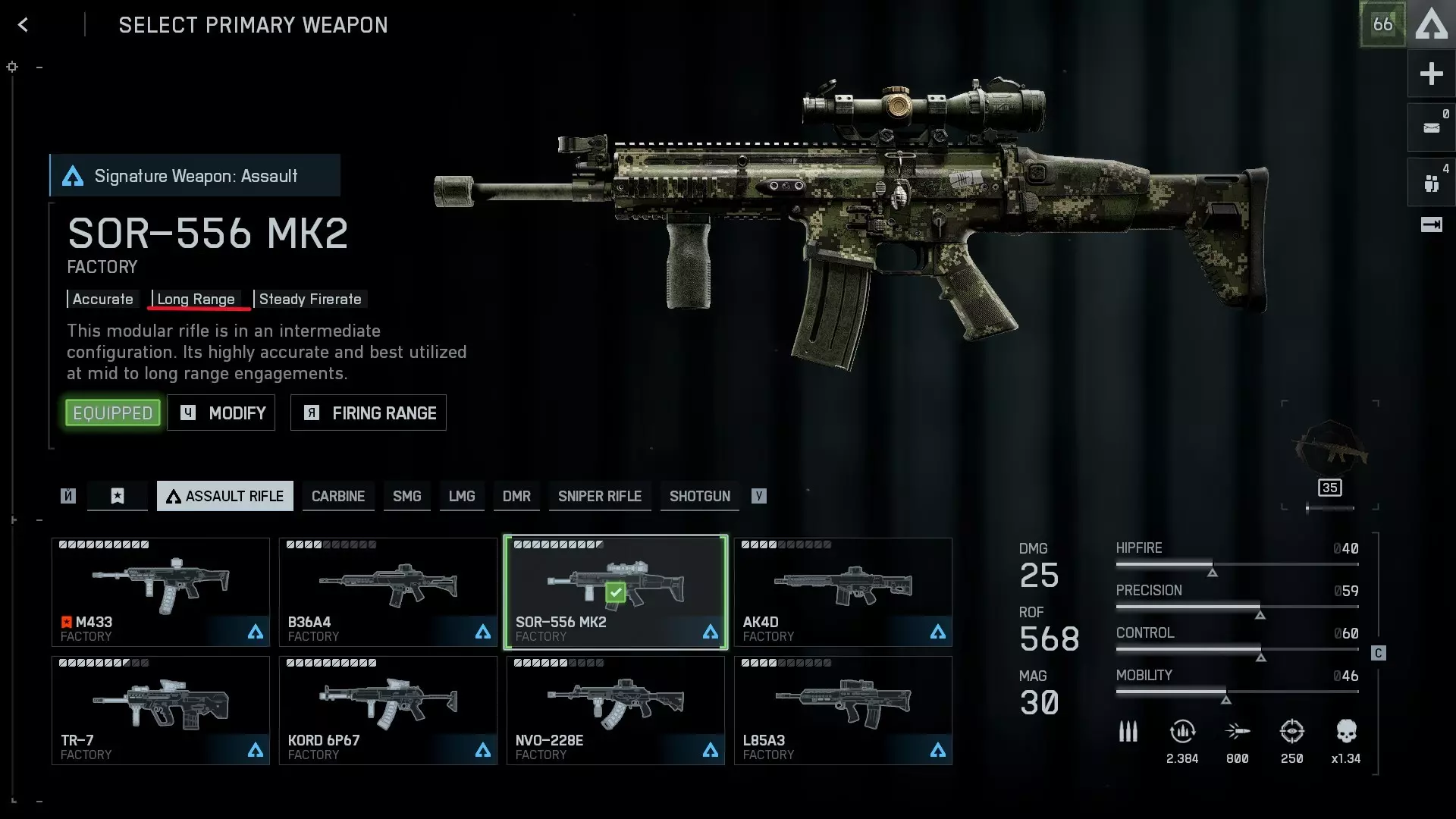This screenshot has height=819, width=1456.
Task: Open the DMR category tab
Action: click(516, 497)
